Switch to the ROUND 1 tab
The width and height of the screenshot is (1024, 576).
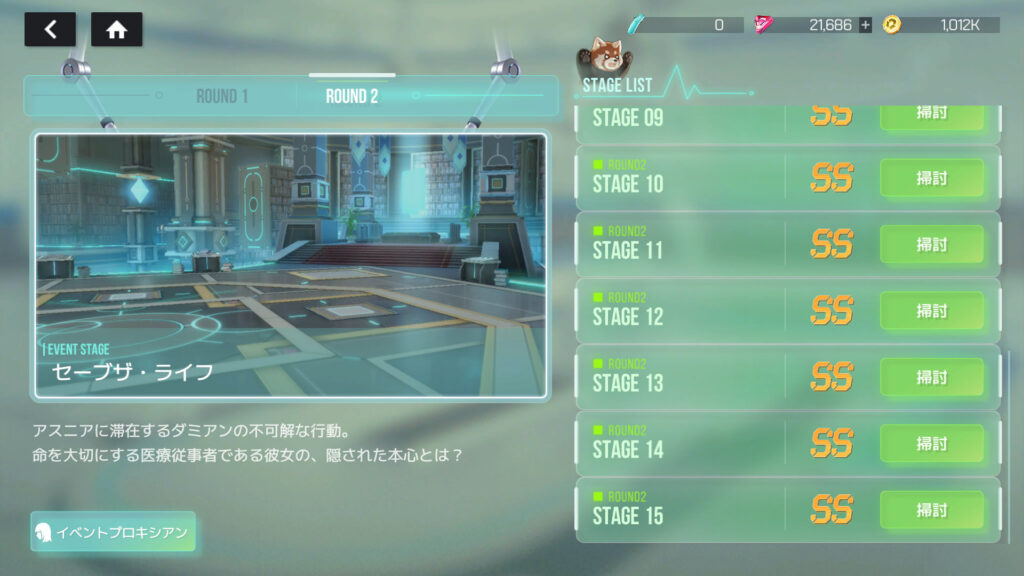coord(222,97)
